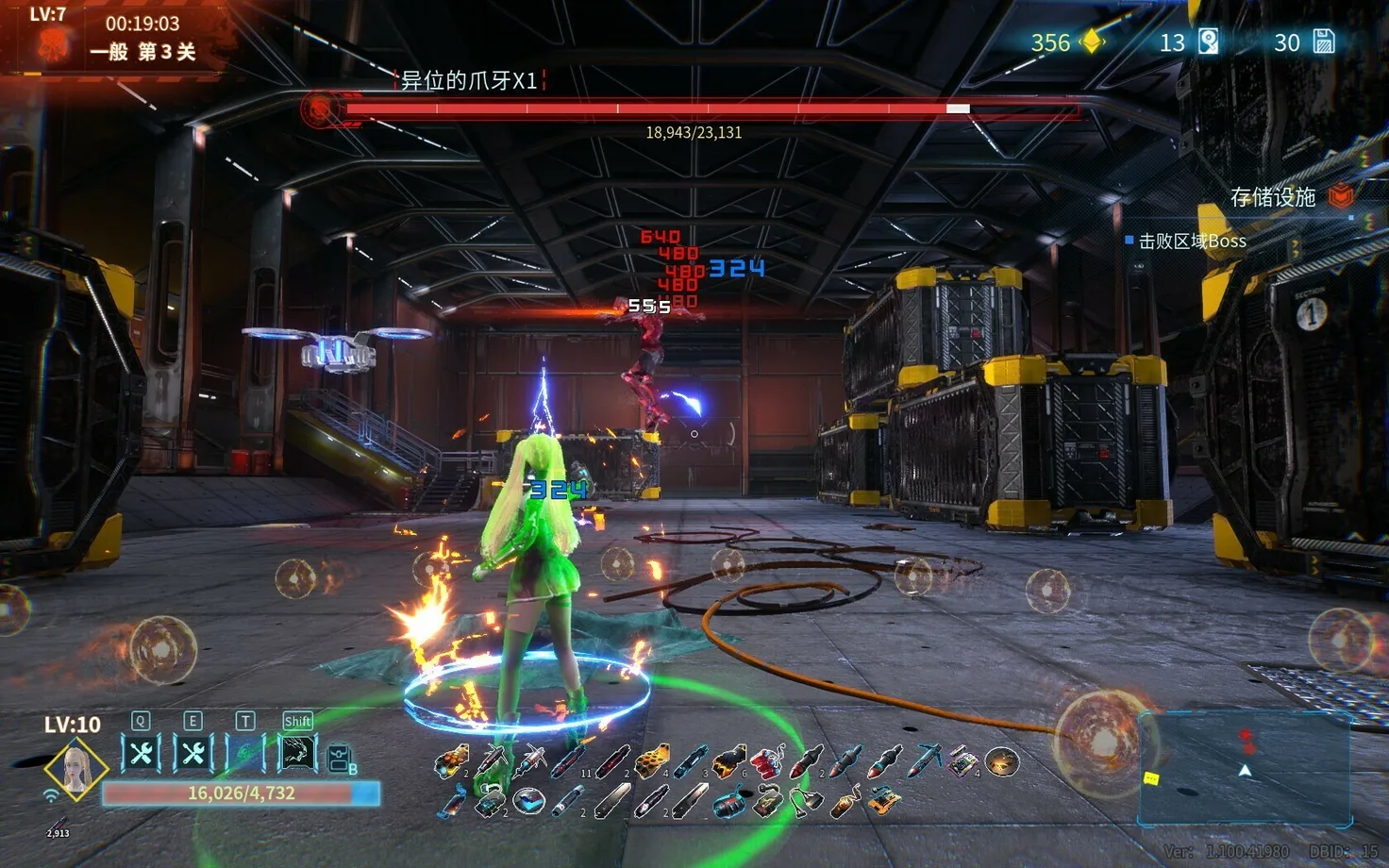This screenshot has width=1389, height=868.
Task: Use the blue skill under the T label
Action: [245, 754]
